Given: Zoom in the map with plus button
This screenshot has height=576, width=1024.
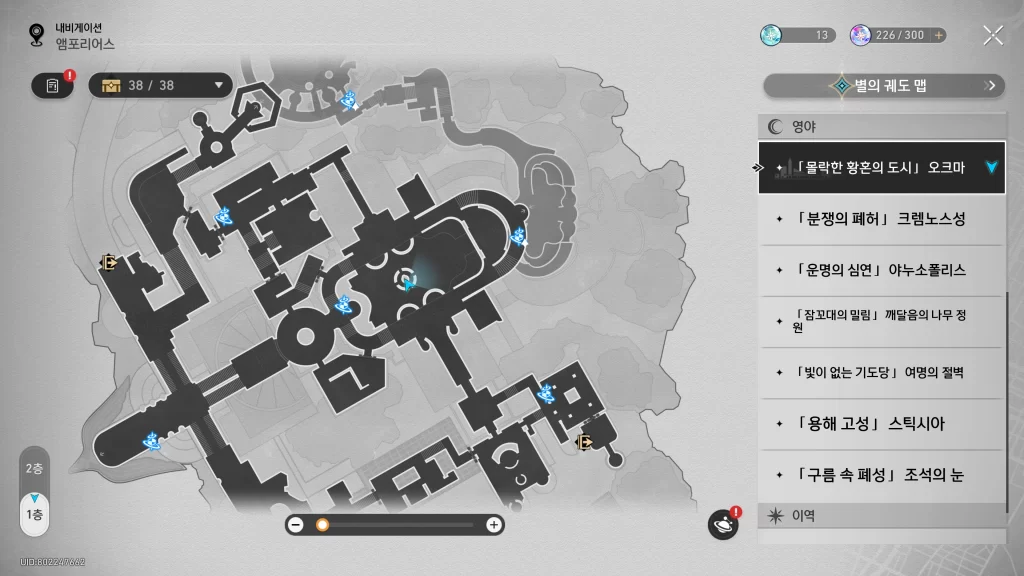Looking at the screenshot, I should point(493,524).
